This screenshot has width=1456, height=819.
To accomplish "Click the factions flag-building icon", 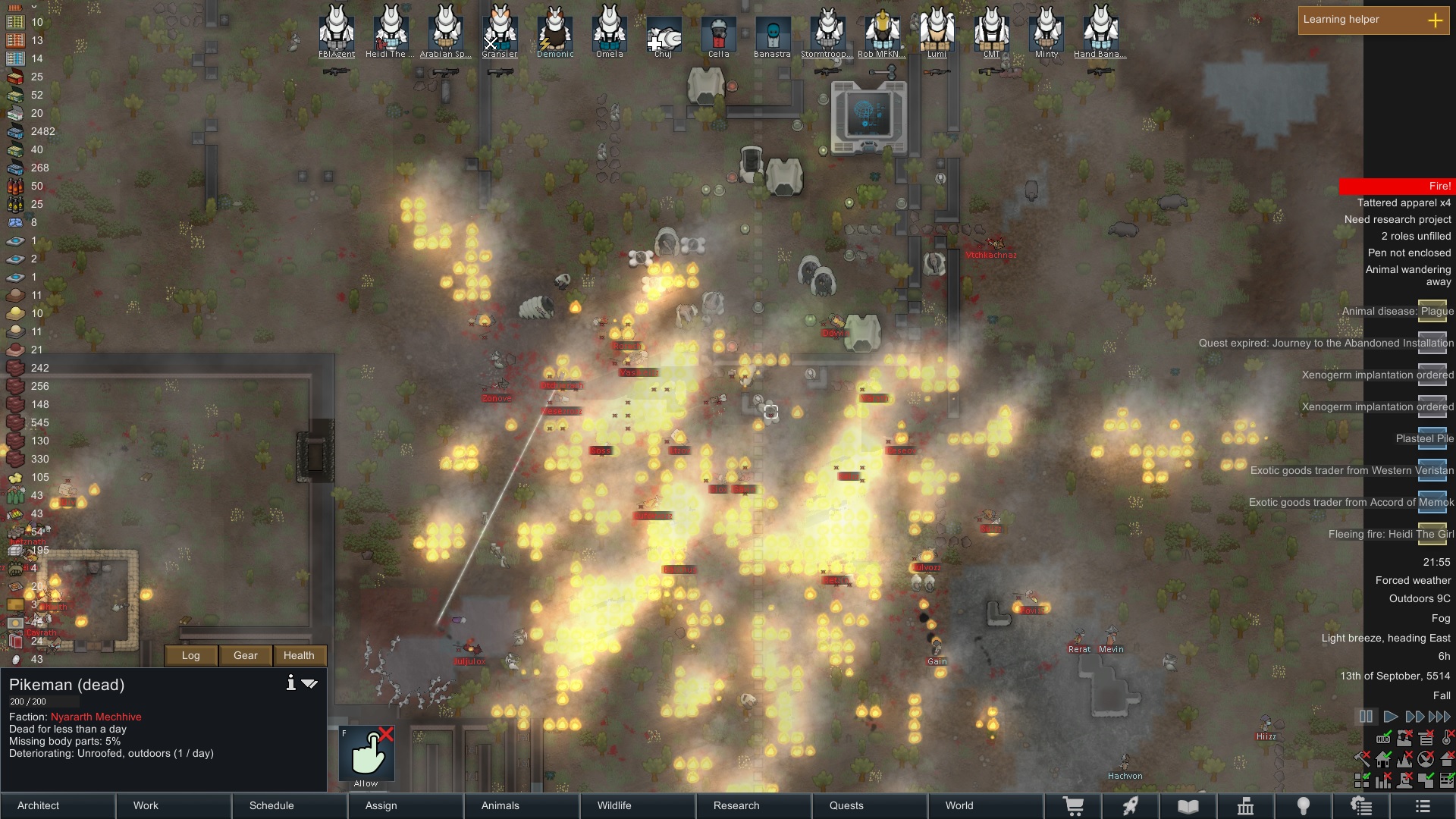I will pyautogui.click(x=1246, y=806).
